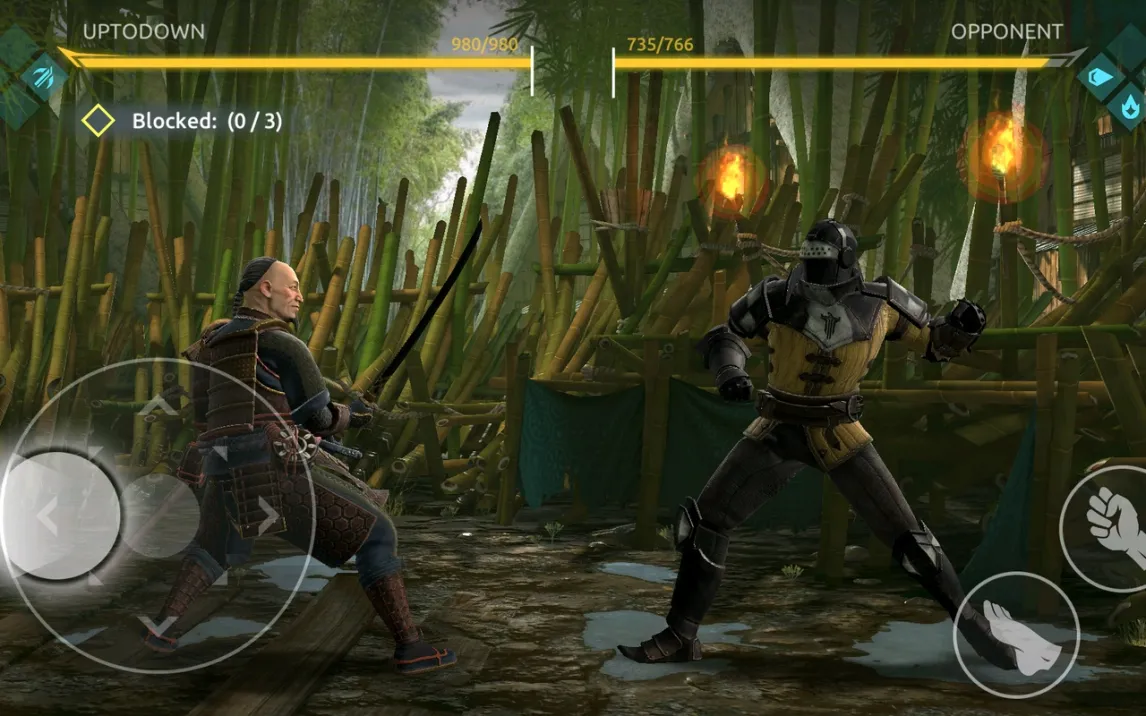The height and width of the screenshot is (716, 1146).
Task: Tap the joystick's right arrow
Action: pos(267,516)
